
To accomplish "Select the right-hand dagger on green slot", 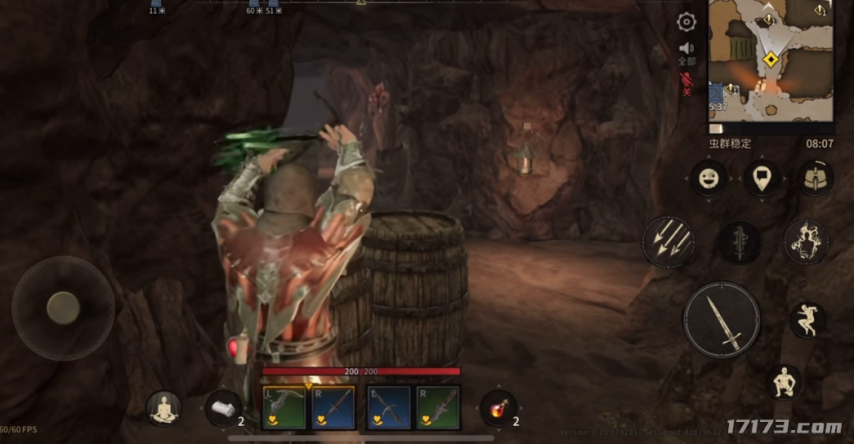I will point(438,407).
